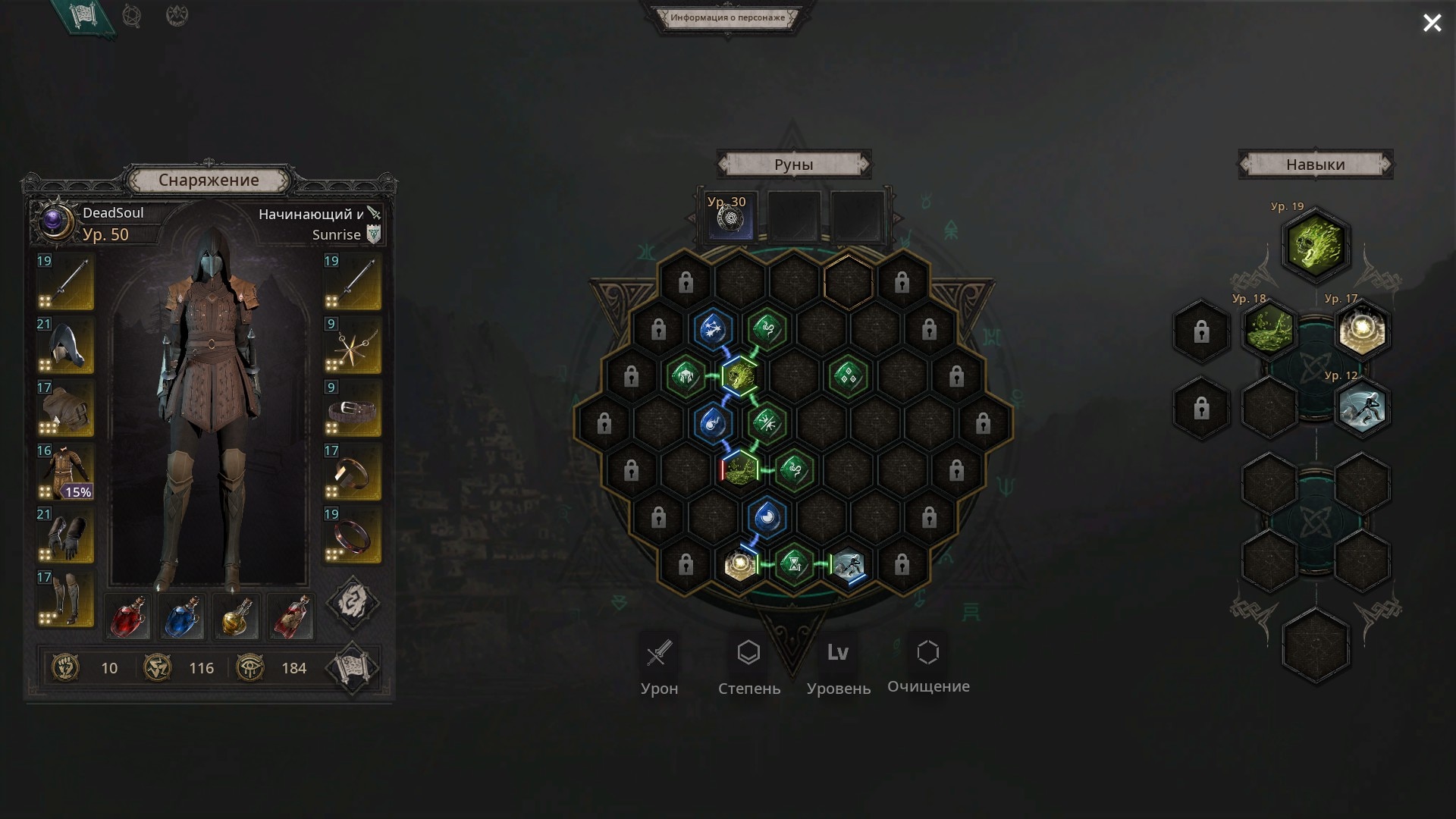Select the yellow potion slot
This screenshot has height=819, width=1456.
pos(237,616)
